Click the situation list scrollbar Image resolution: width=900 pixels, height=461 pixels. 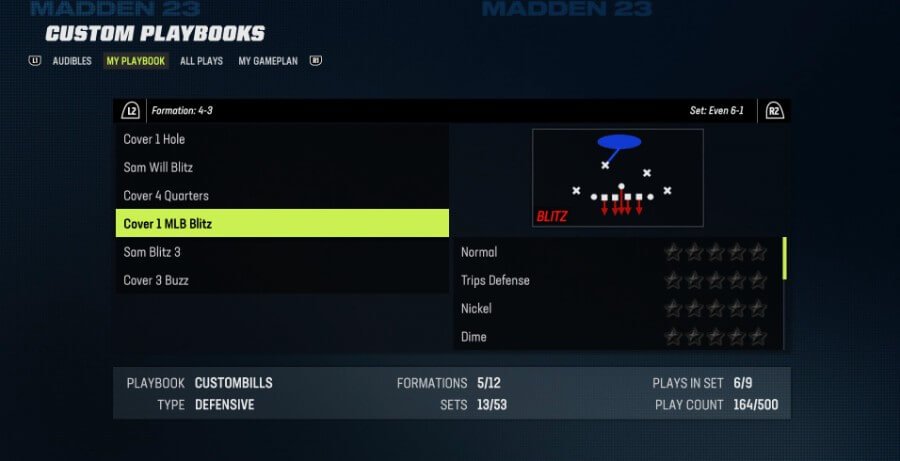(x=785, y=259)
